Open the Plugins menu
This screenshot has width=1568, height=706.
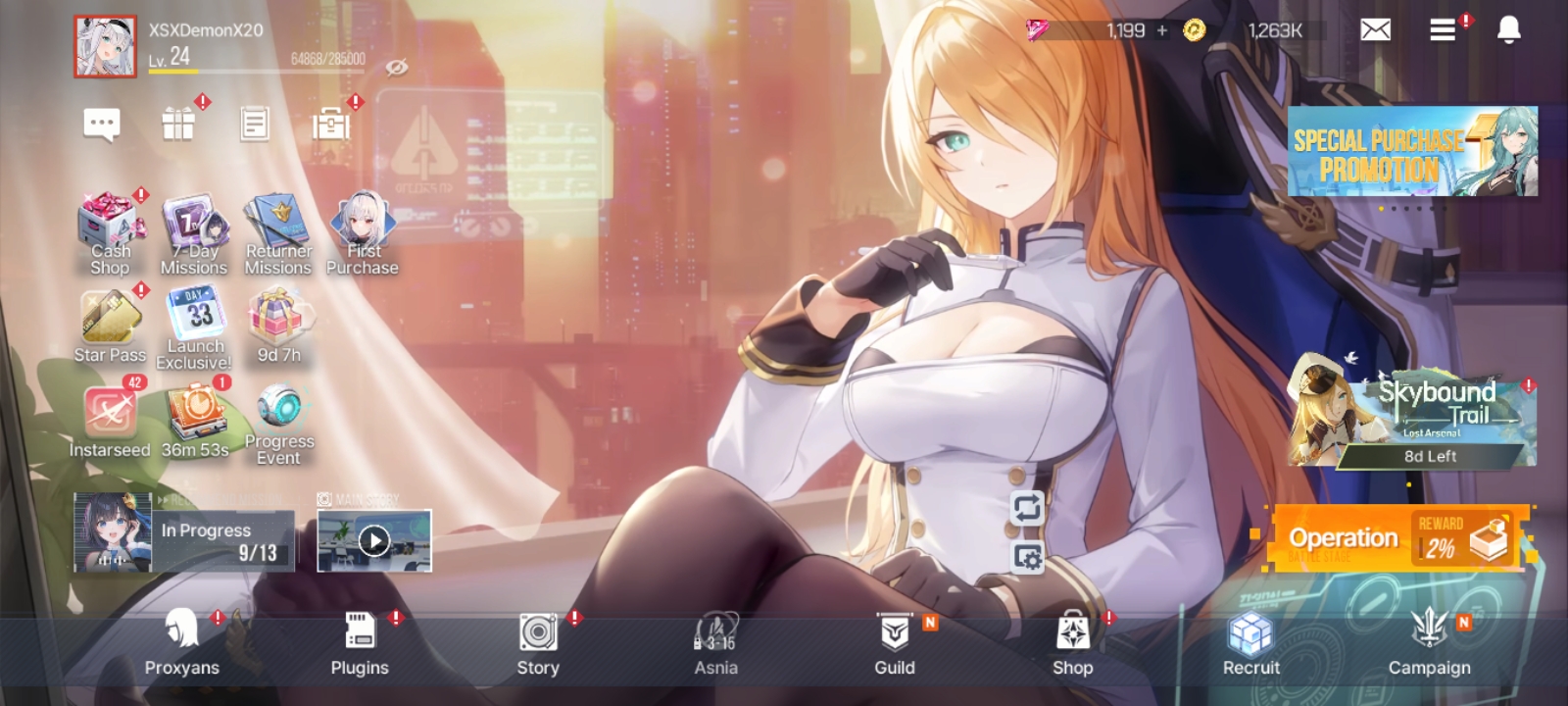pos(360,641)
